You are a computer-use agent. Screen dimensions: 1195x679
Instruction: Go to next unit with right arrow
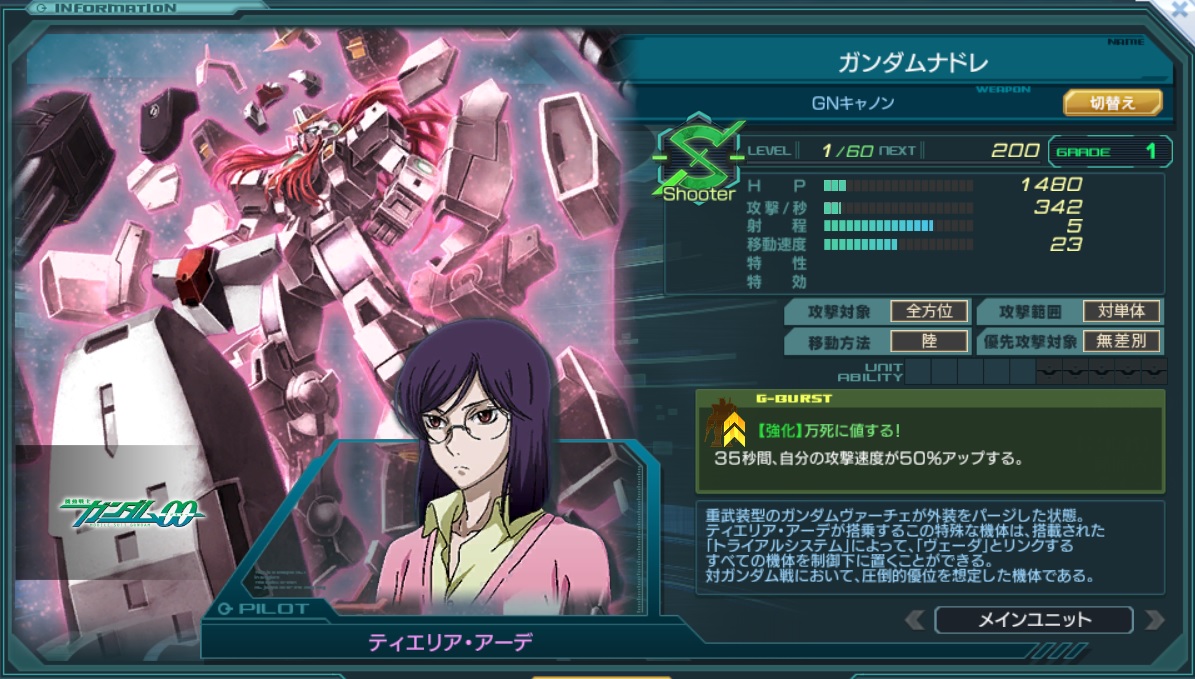pos(1154,620)
